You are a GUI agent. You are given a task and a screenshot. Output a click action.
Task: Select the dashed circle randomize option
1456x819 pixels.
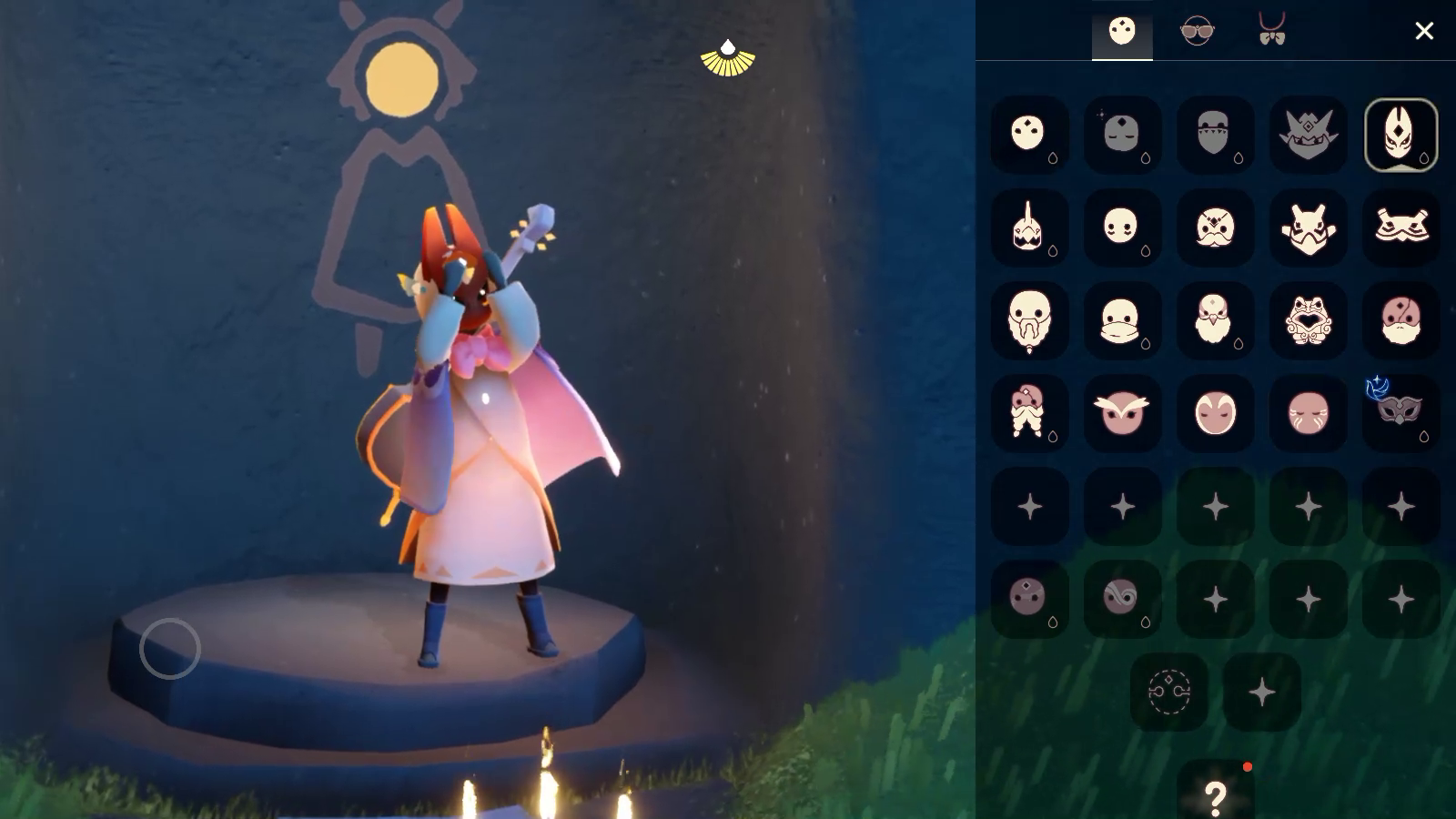[1169, 692]
